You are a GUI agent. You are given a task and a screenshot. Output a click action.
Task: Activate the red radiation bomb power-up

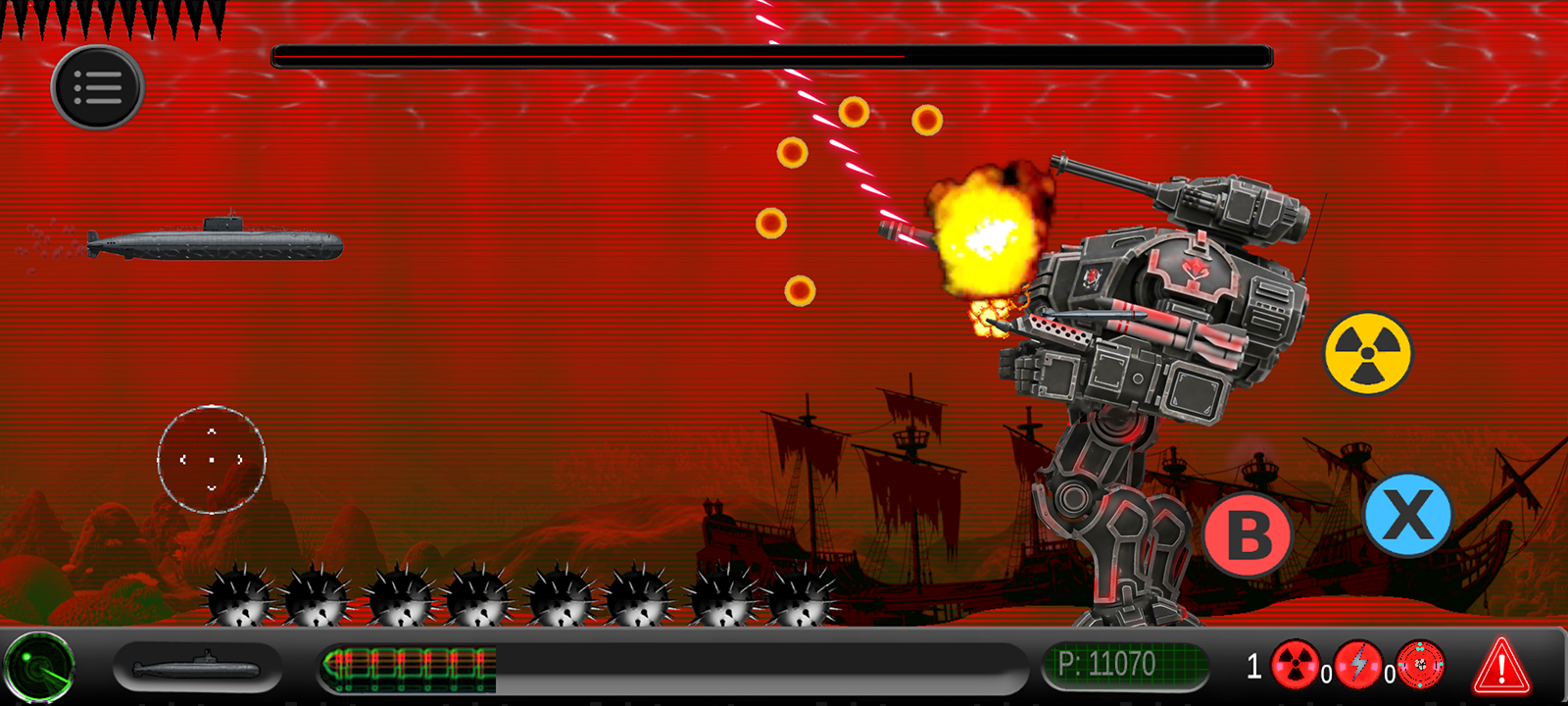coord(1295,665)
